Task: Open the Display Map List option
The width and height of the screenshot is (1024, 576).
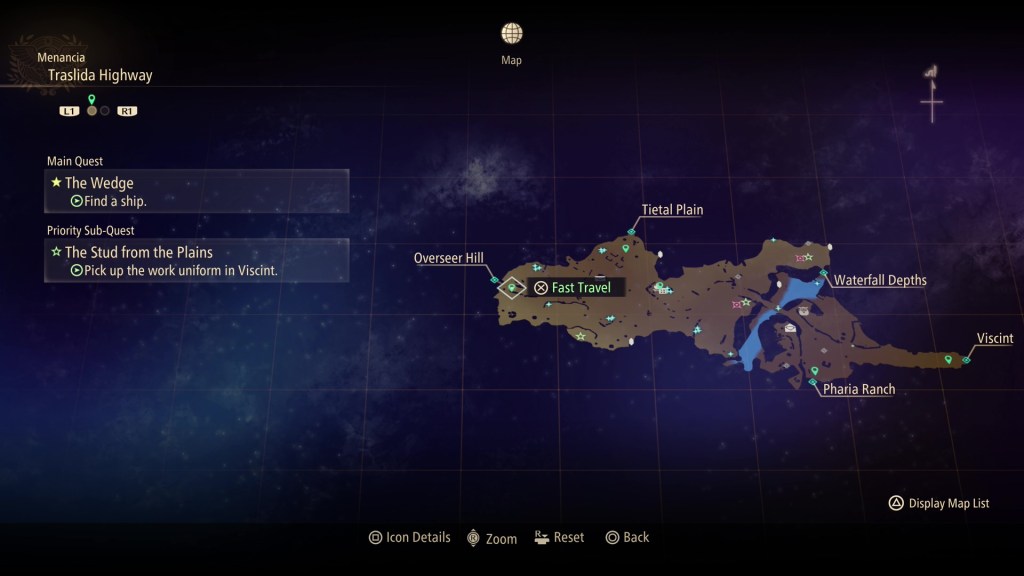Action: pos(939,503)
